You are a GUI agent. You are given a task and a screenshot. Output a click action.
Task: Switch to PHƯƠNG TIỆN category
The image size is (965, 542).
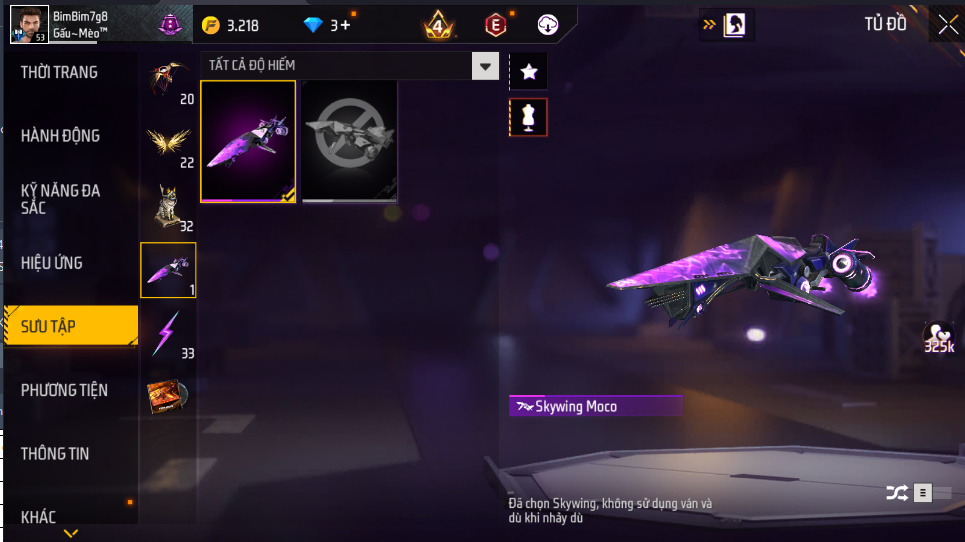tap(64, 390)
